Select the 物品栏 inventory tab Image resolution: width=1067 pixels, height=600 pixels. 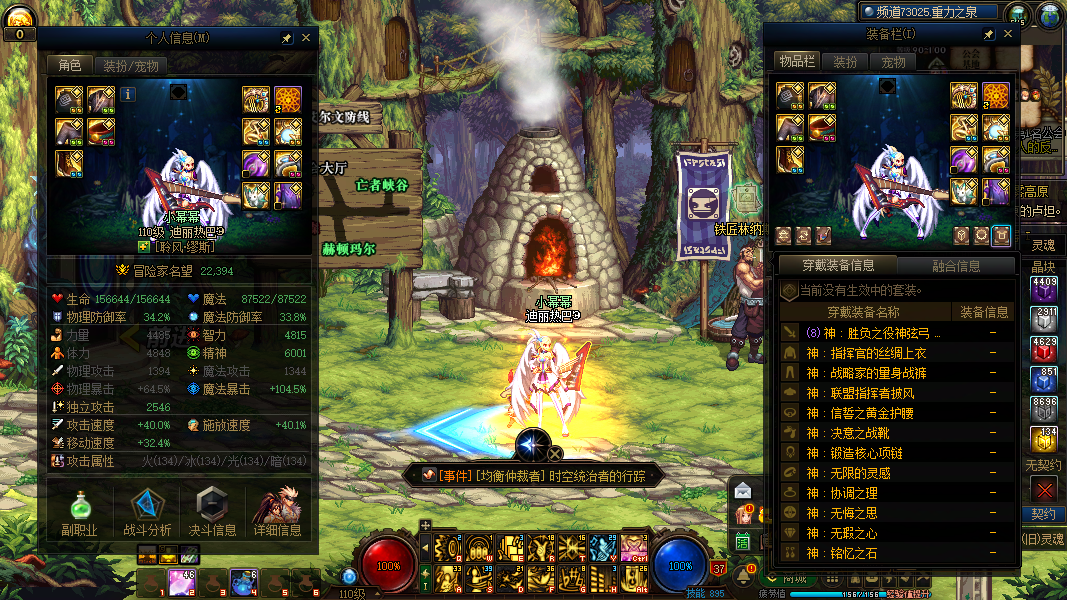[x=797, y=62]
